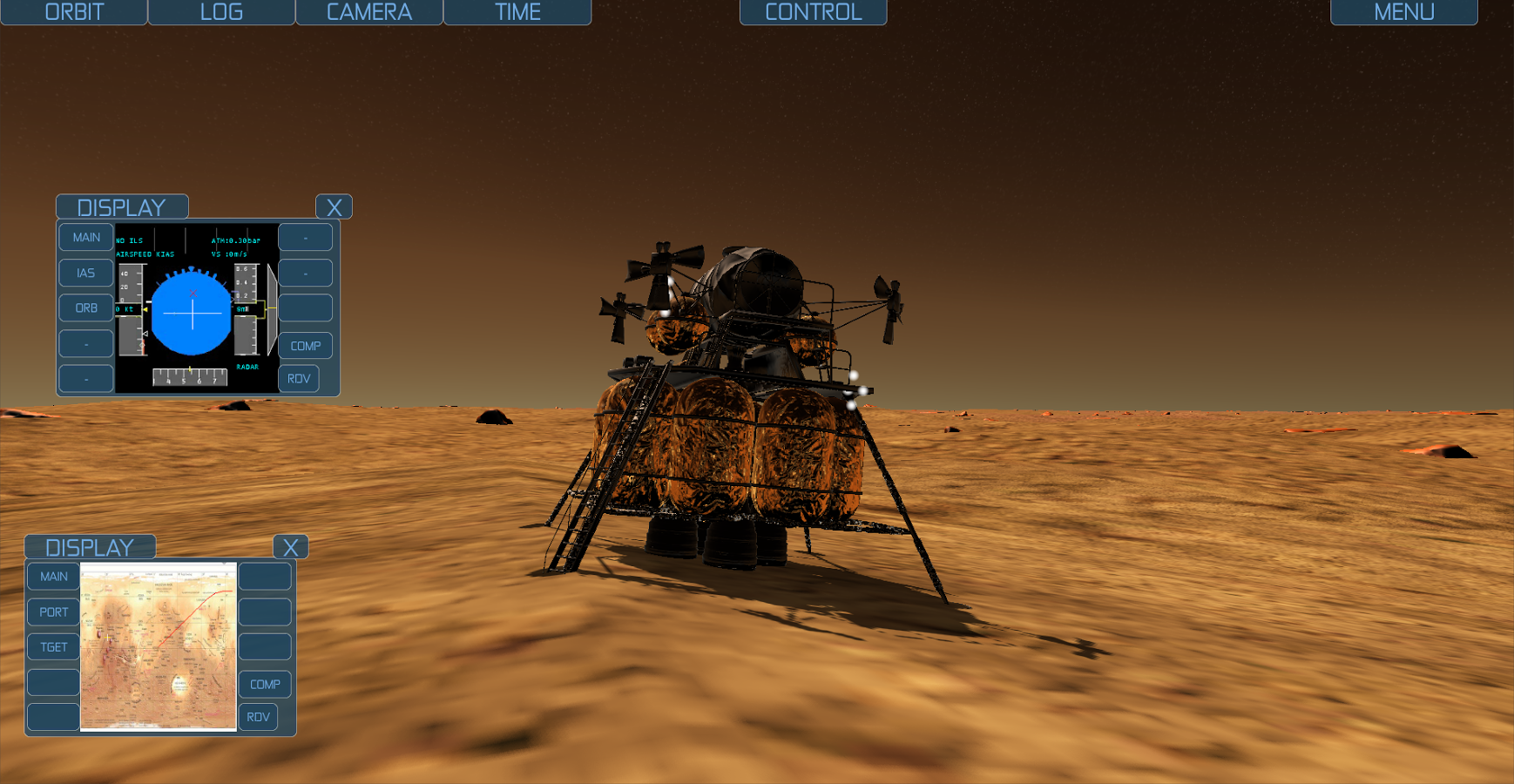Click the blue attitude indicator screen
Viewport: 1514px width, 784px height.
tap(193, 313)
